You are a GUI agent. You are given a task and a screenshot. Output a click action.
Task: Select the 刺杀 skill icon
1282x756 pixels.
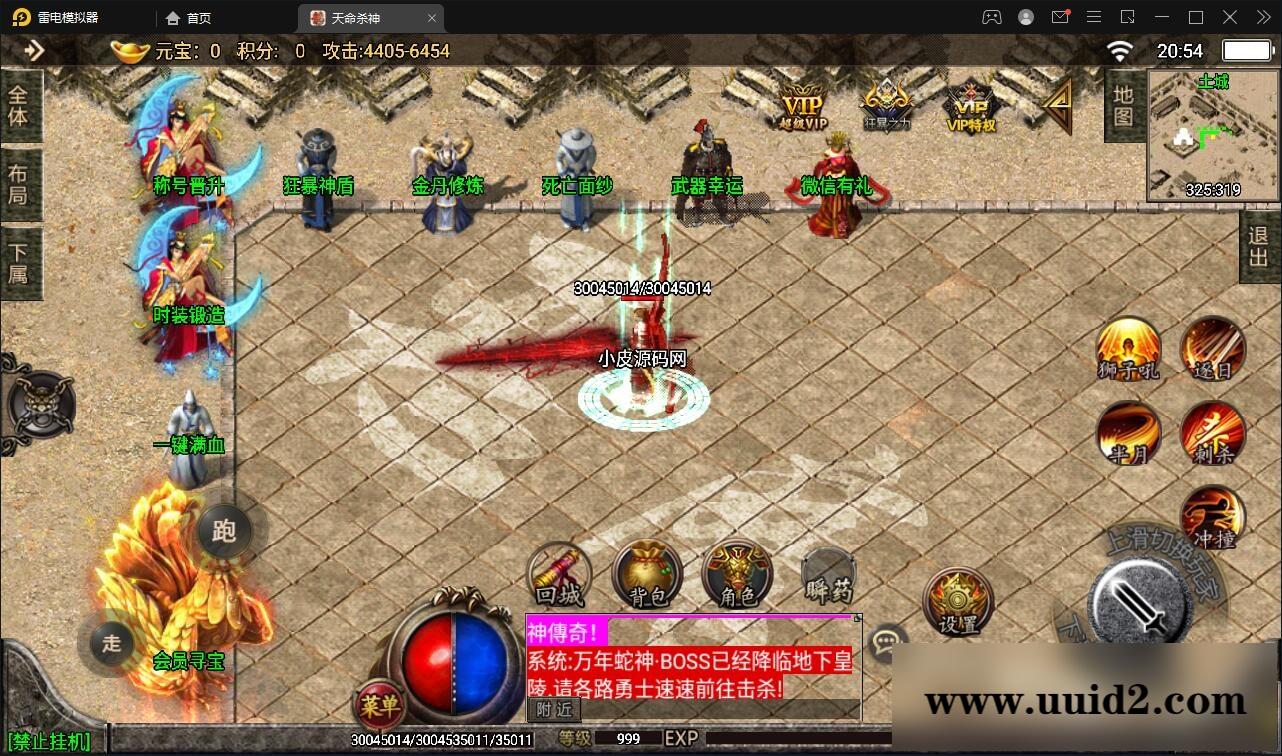point(1213,435)
